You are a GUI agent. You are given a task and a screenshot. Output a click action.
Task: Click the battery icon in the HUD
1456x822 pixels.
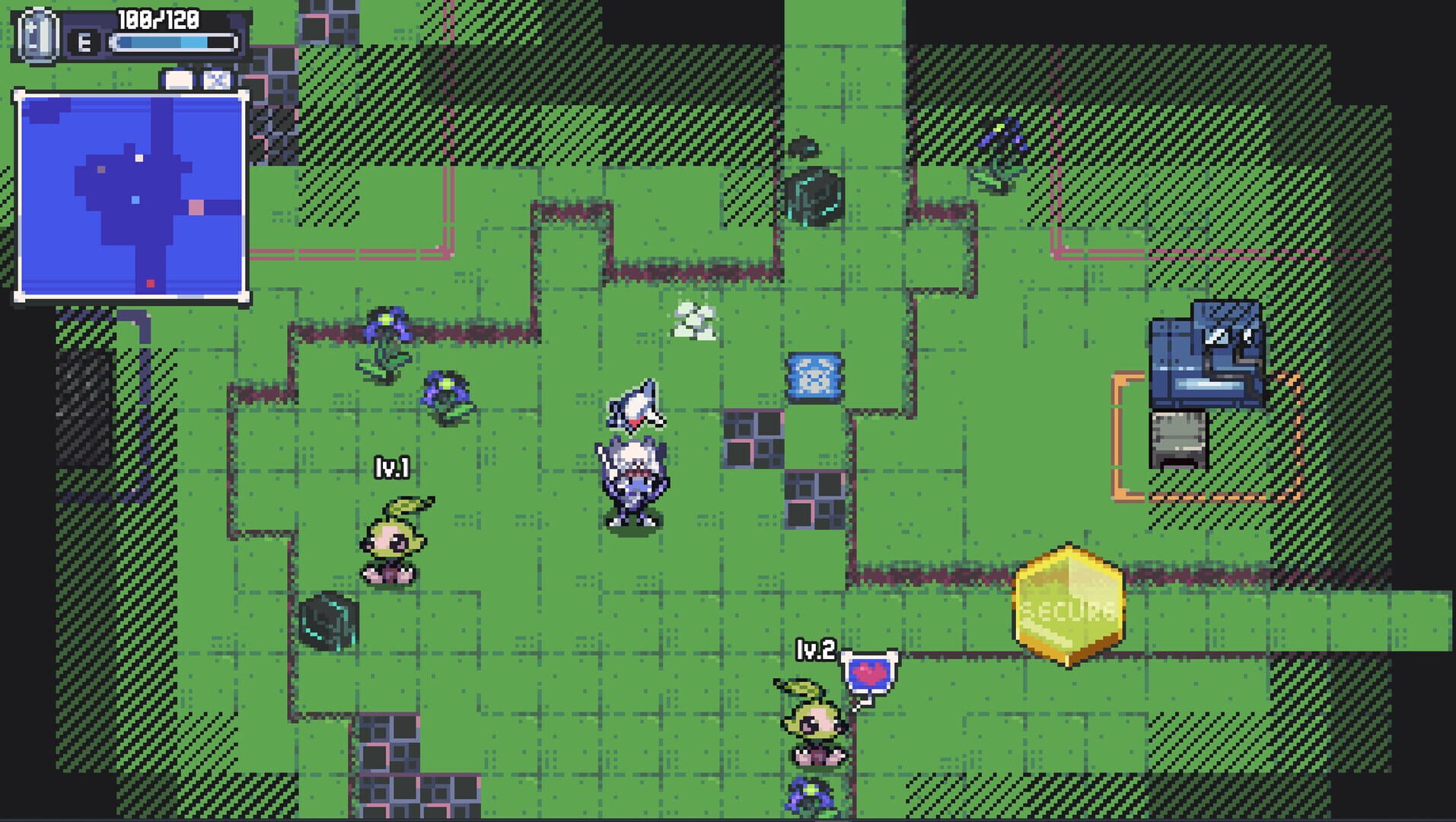click(x=38, y=37)
